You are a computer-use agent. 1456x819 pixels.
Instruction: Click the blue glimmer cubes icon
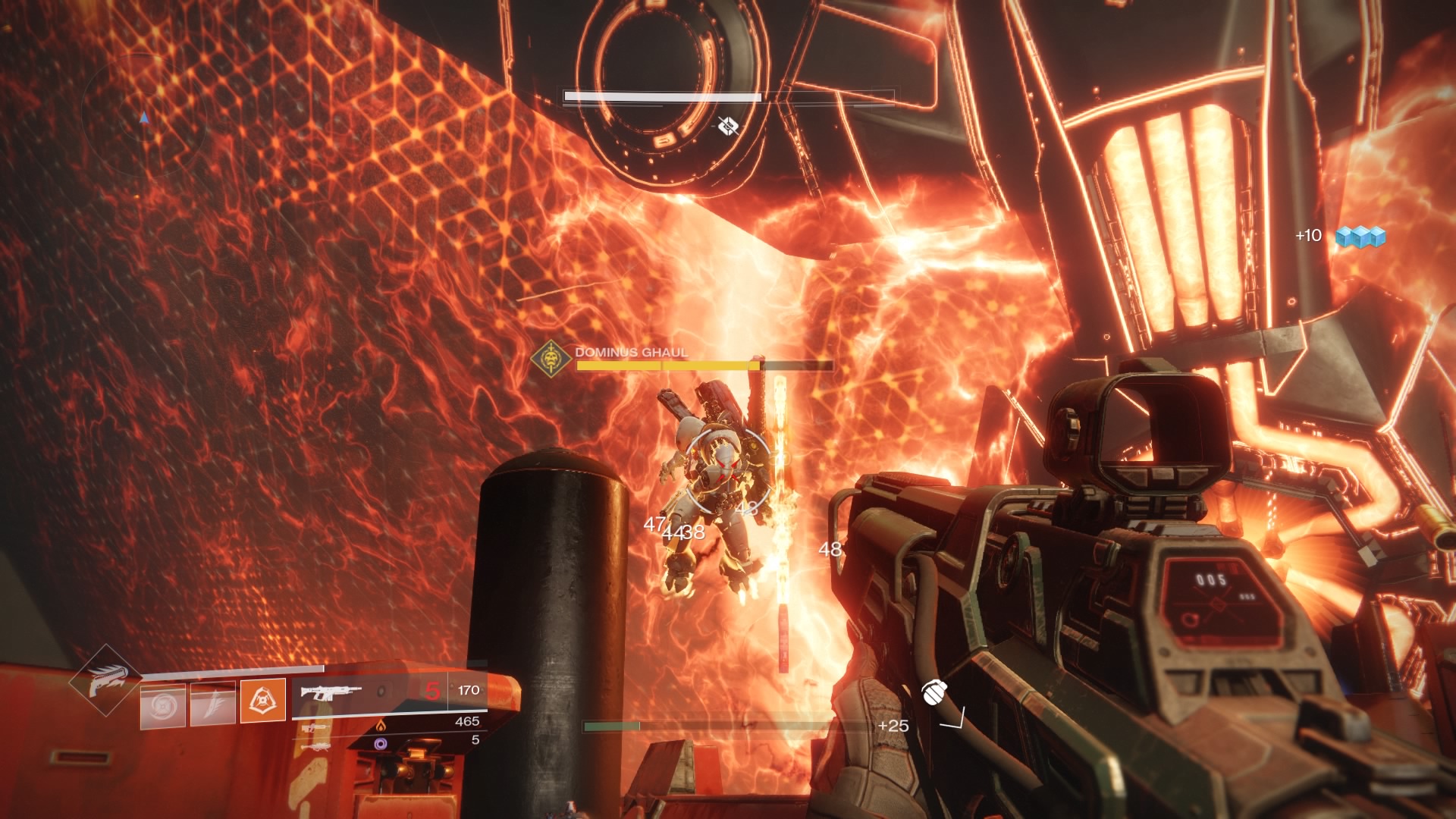tap(1360, 237)
